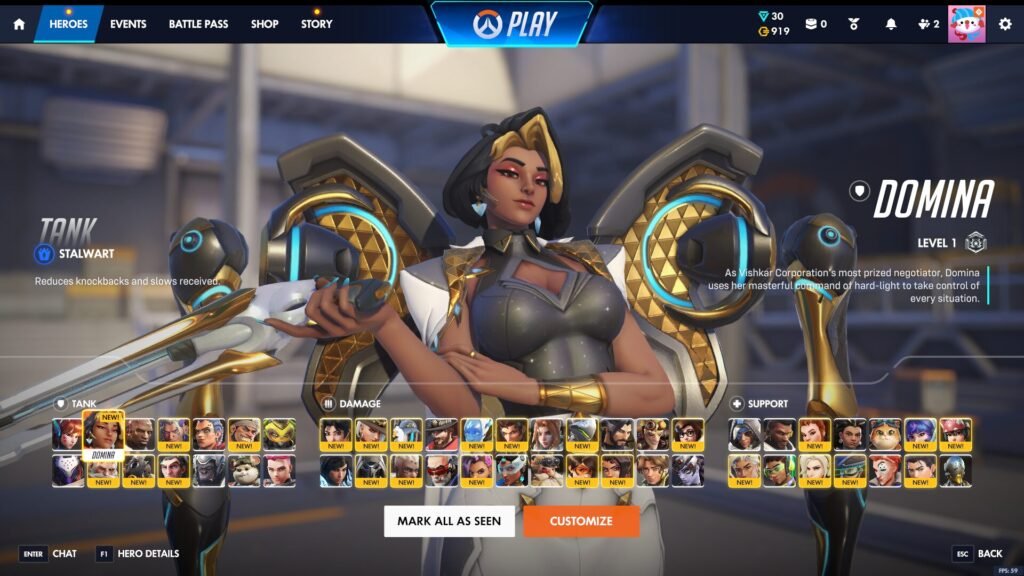This screenshot has height=576, width=1024.
Task: Switch to the Events tab
Action: [128, 24]
